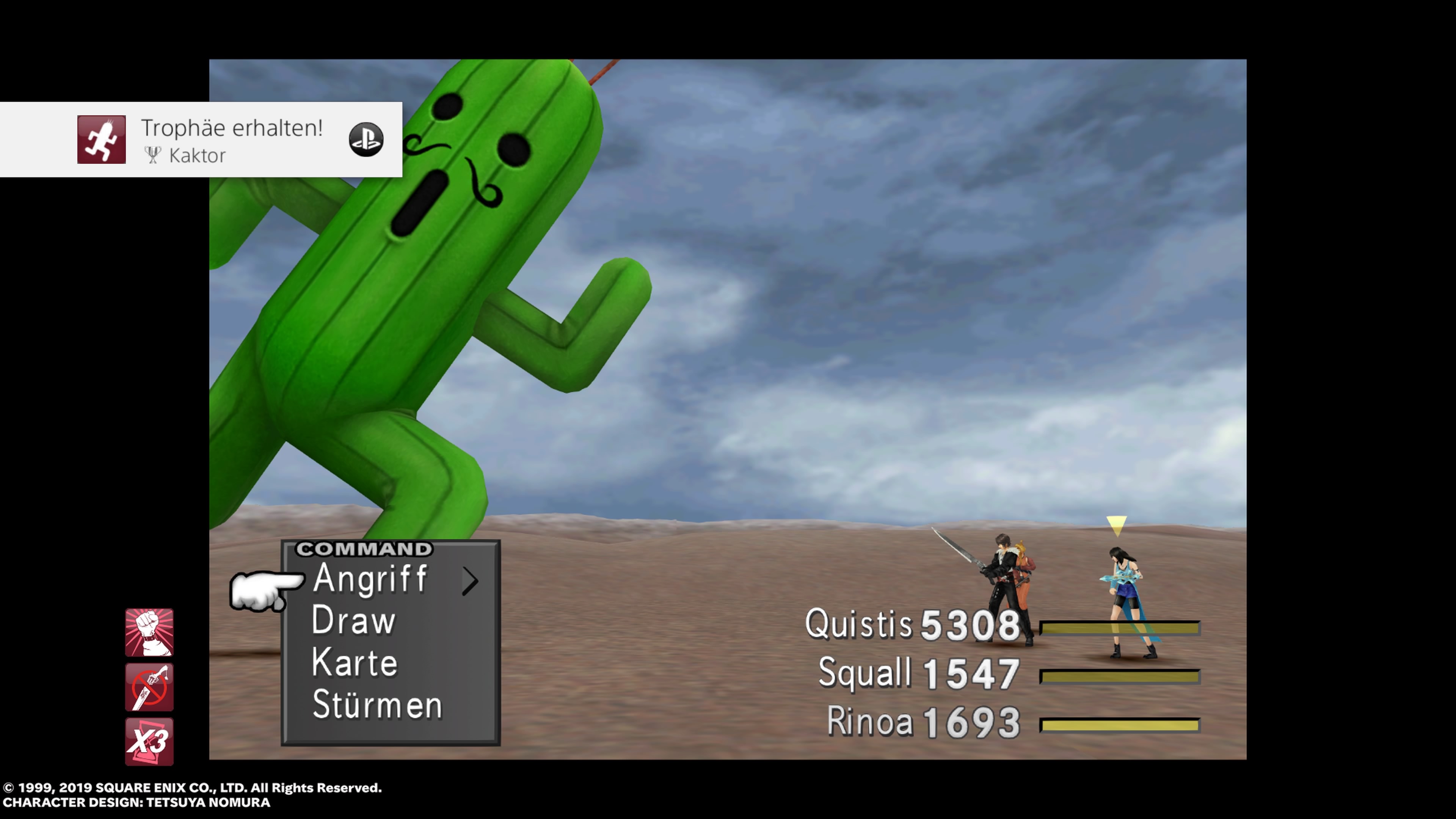Select Angriff in the COMMAND menu

[370, 581]
